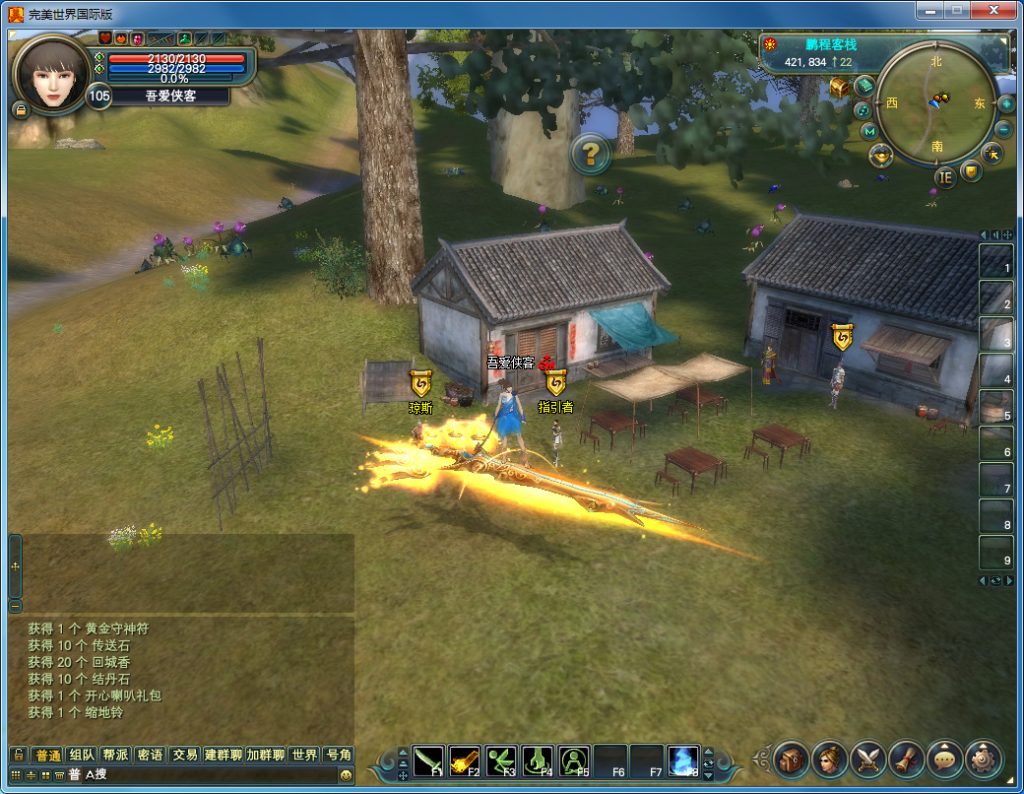Screen dimensions: 1024x794
Task: Switch to the 组队 chat tab
Action: point(81,755)
